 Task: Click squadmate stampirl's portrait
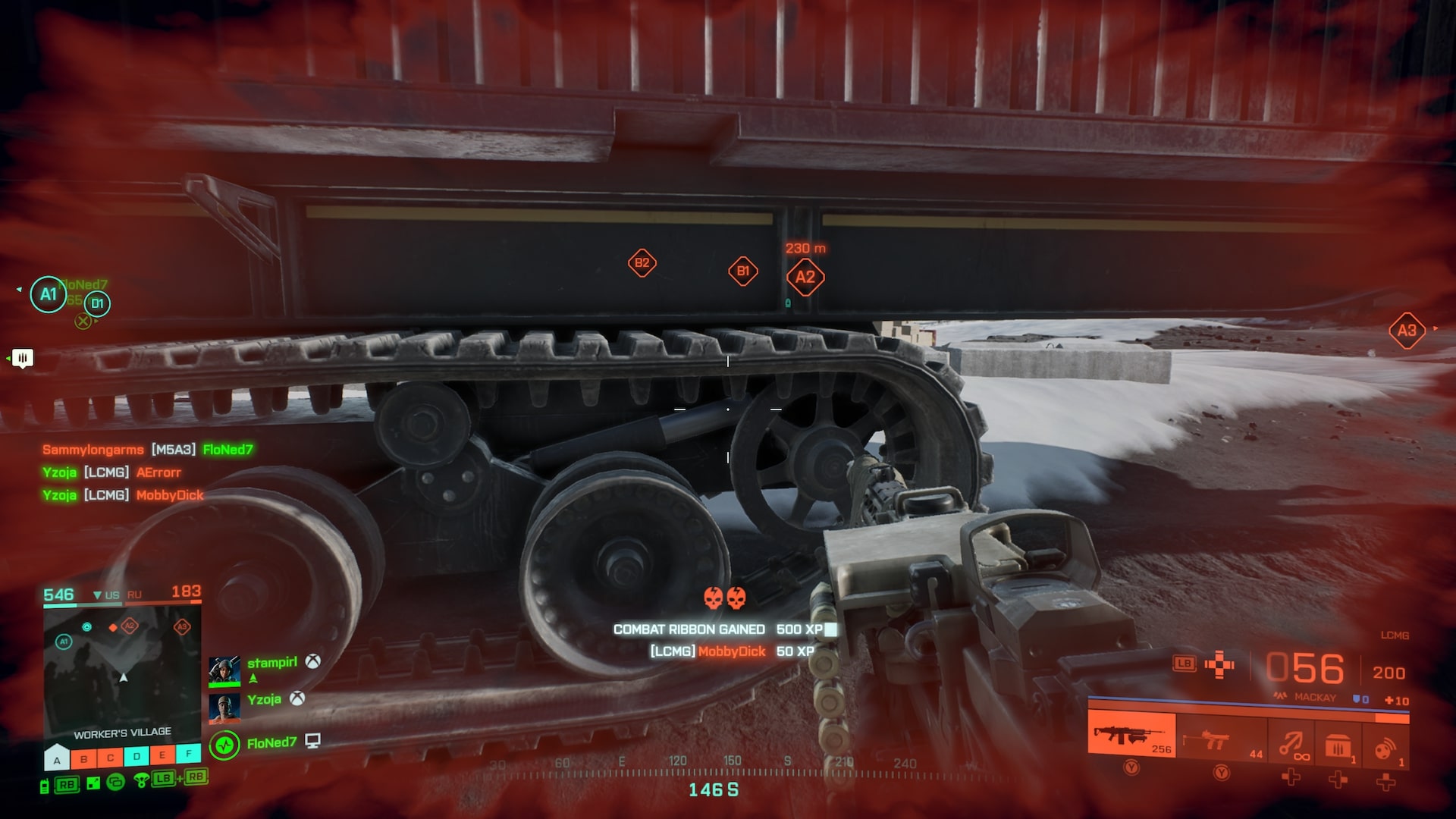click(224, 670)
